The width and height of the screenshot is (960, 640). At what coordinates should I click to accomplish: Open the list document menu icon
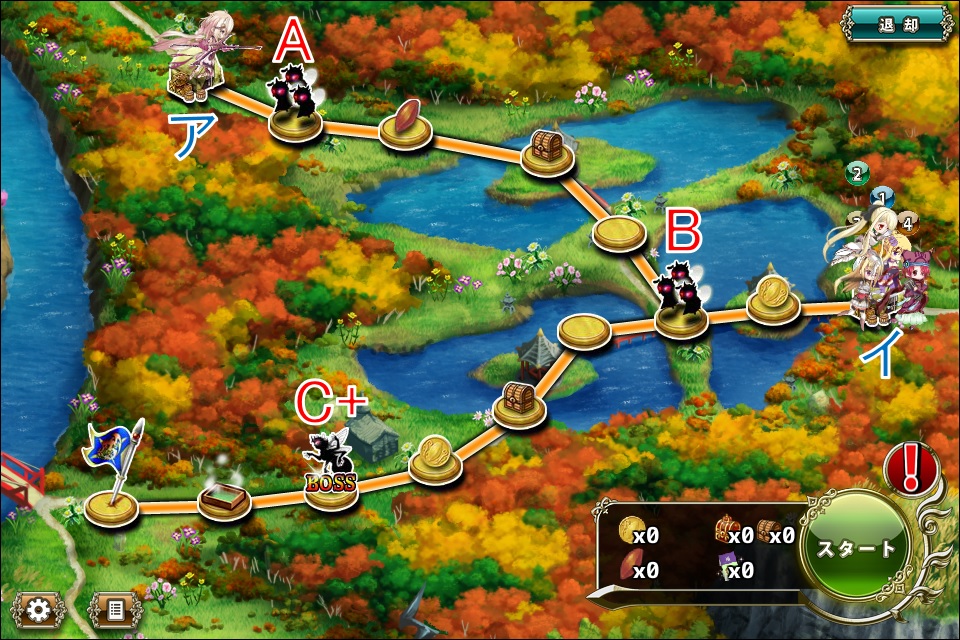(x=113, y=608)
